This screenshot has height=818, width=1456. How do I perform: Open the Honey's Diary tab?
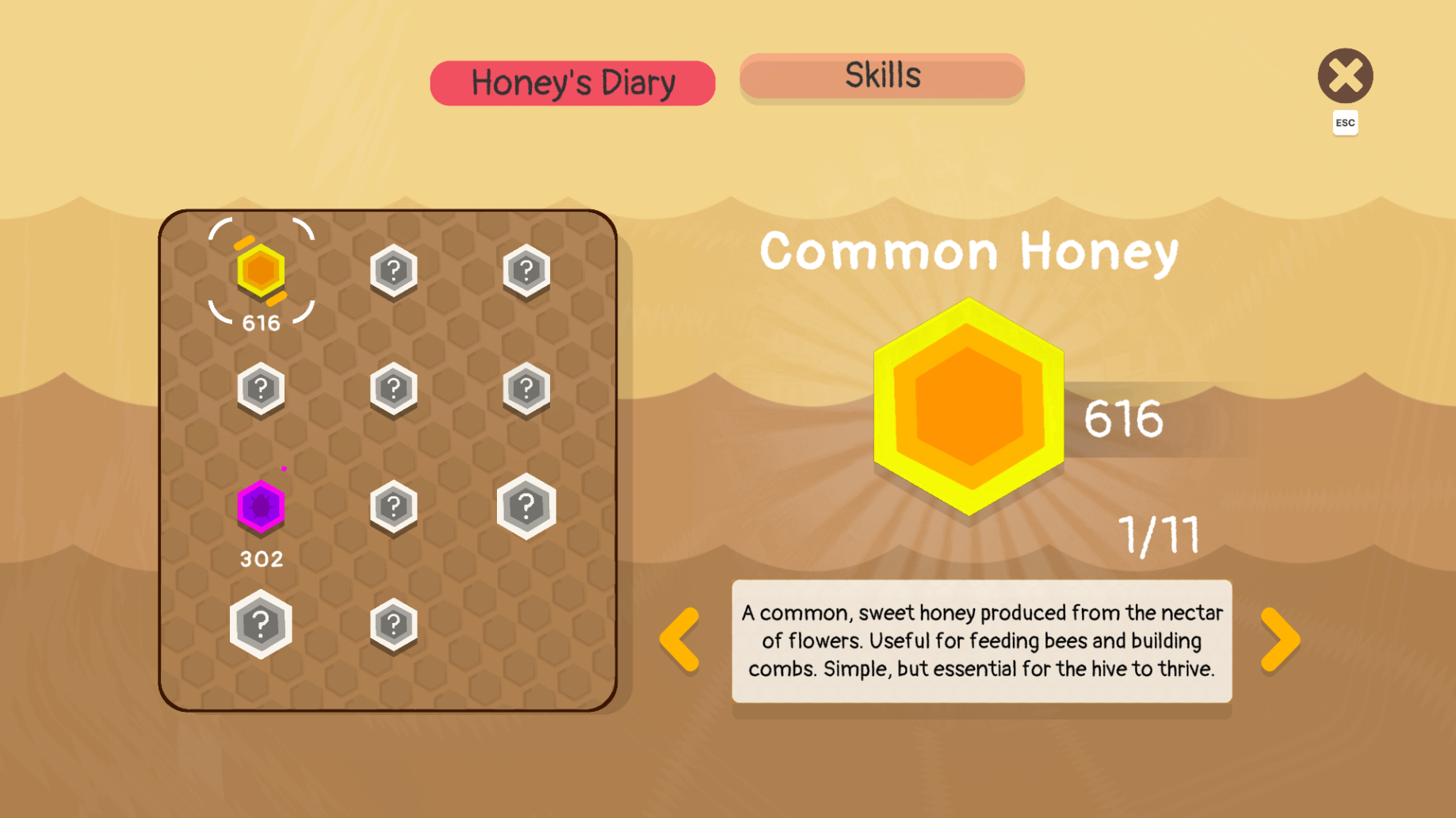[x=572, y=82]
